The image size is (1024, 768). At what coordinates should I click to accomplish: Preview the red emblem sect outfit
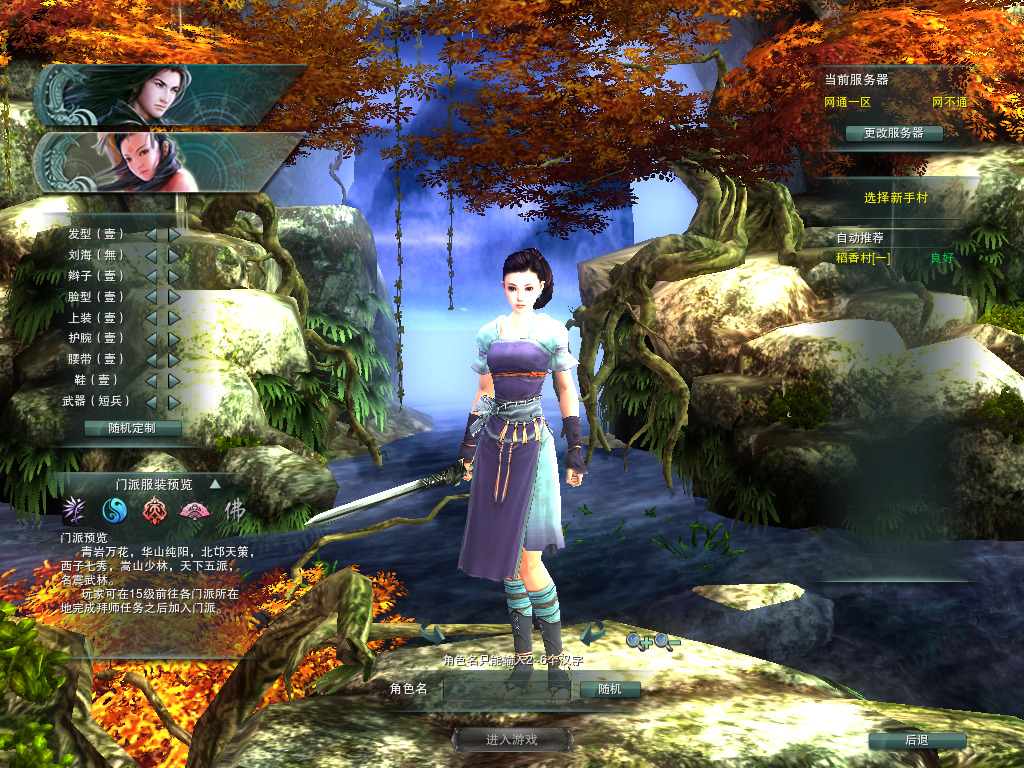[153, 511]
